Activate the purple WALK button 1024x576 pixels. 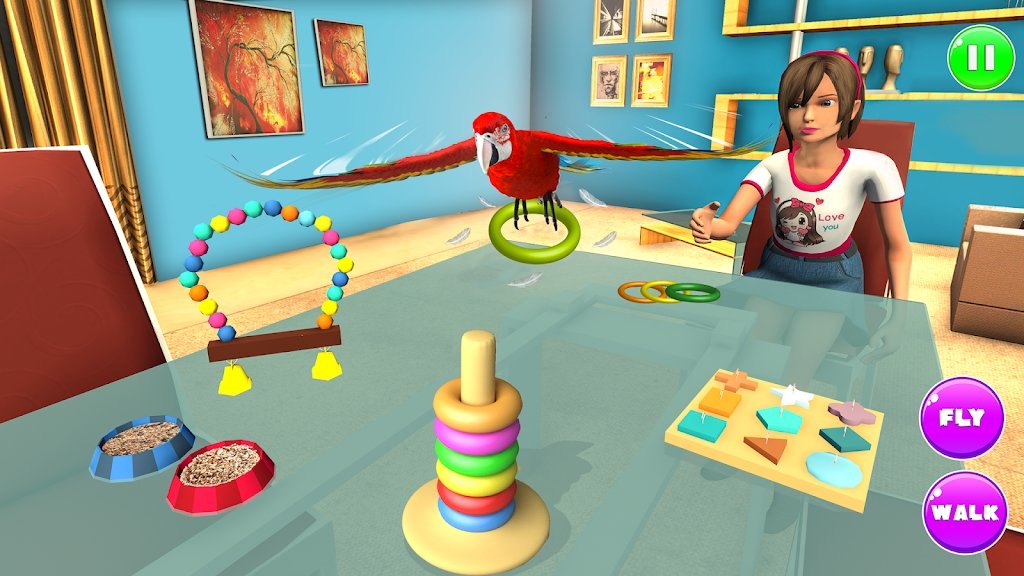click(x=964, y=512)
